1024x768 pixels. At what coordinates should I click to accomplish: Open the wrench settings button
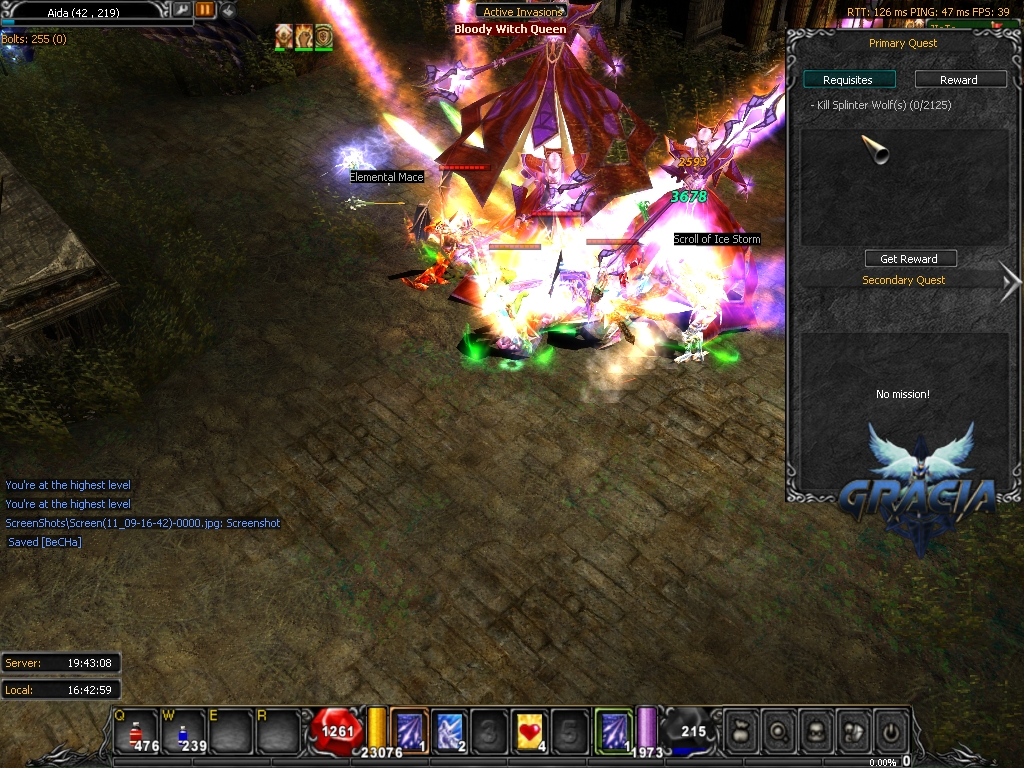[x=182, y=10]
